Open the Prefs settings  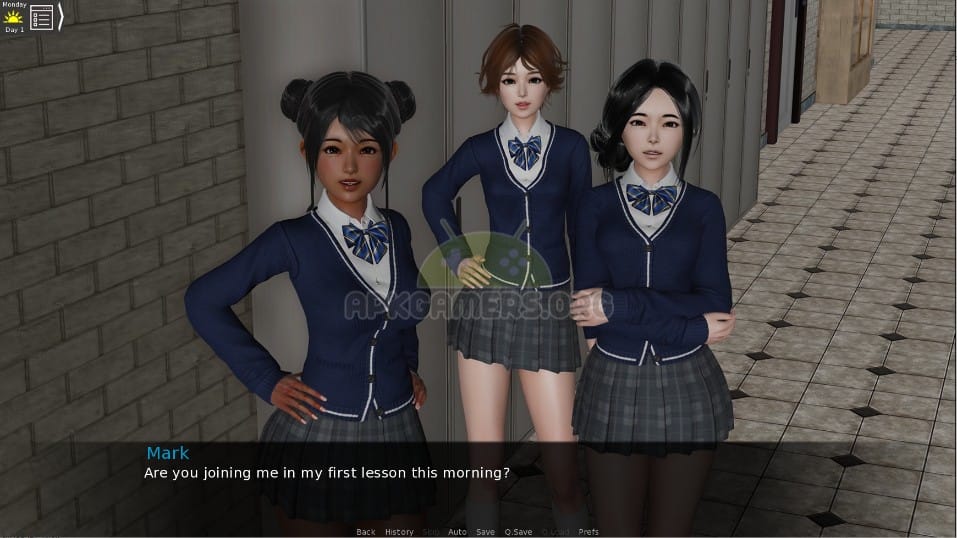589,532
